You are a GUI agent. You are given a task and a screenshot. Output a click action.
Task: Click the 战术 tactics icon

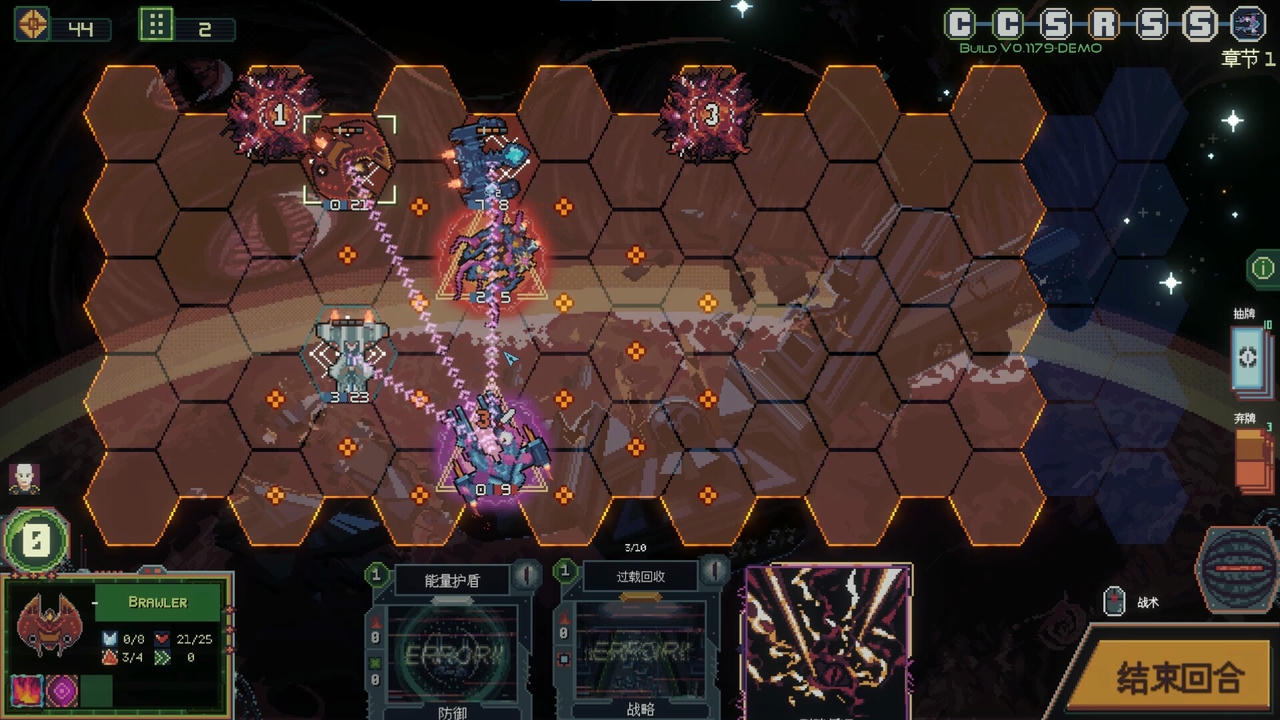click(1114, 601)
